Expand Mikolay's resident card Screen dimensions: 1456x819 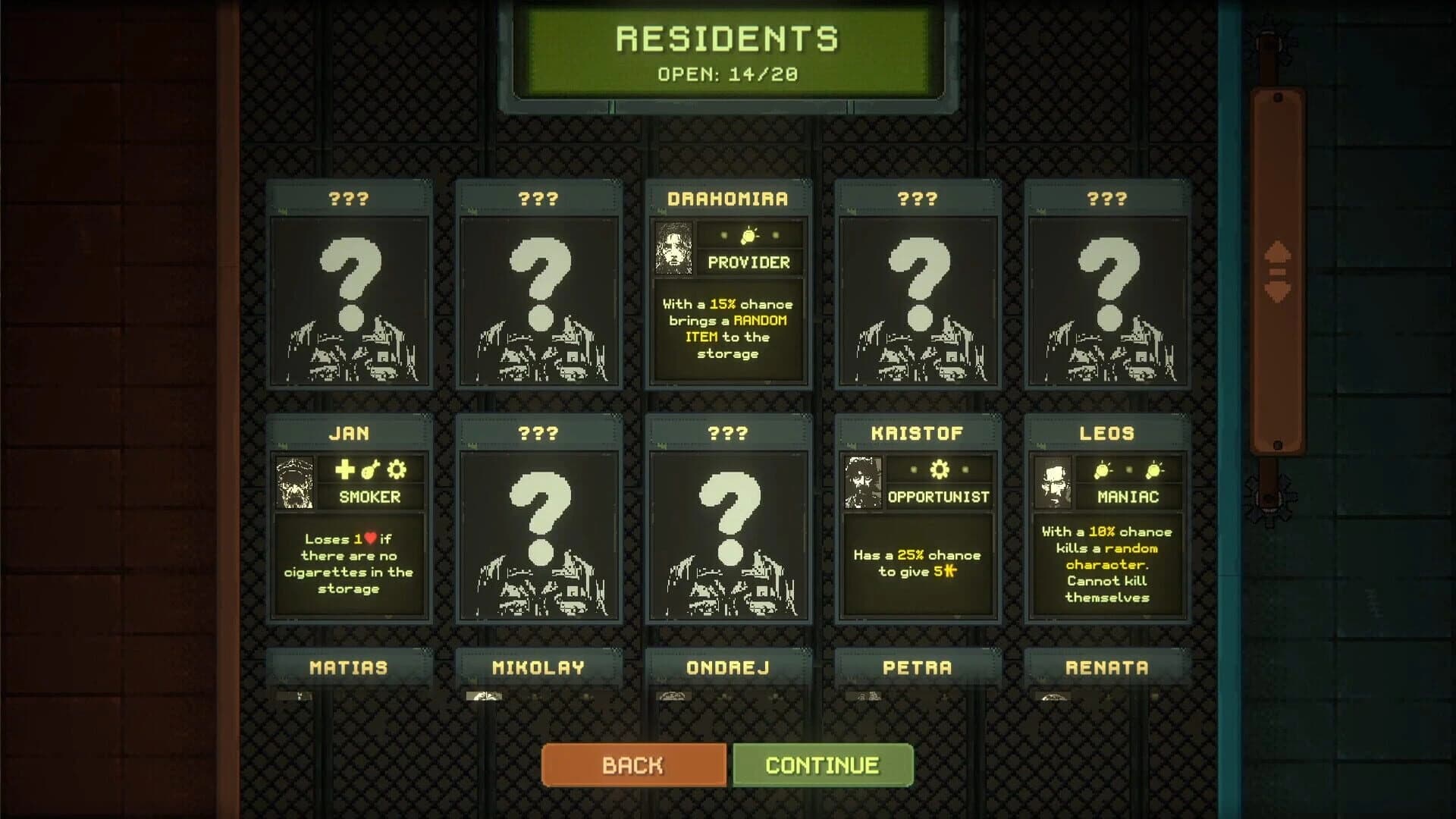coord(539,668)
